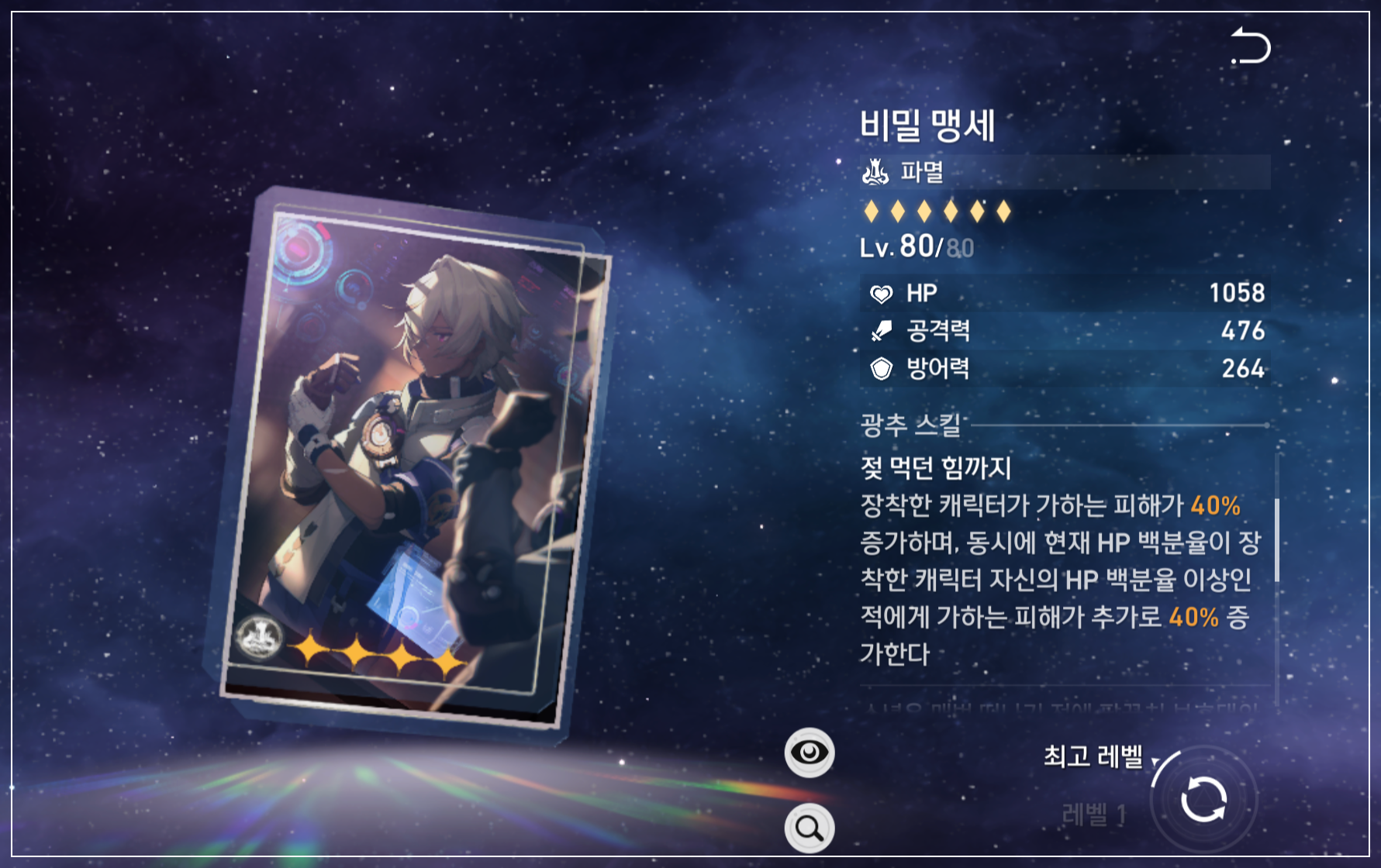Click the heart-shaped HP stat icon

[x=882, y=293]
